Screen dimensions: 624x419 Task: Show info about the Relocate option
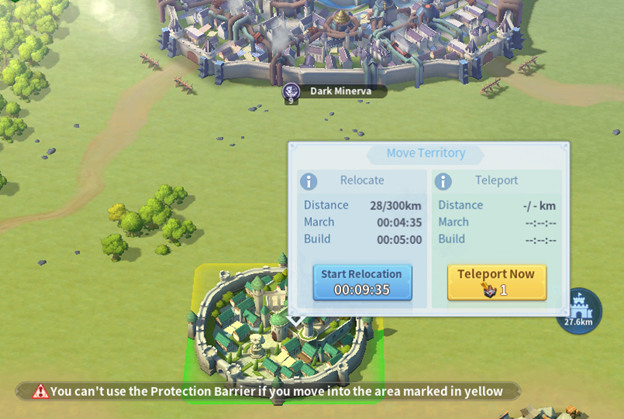[x=310, y=181]
